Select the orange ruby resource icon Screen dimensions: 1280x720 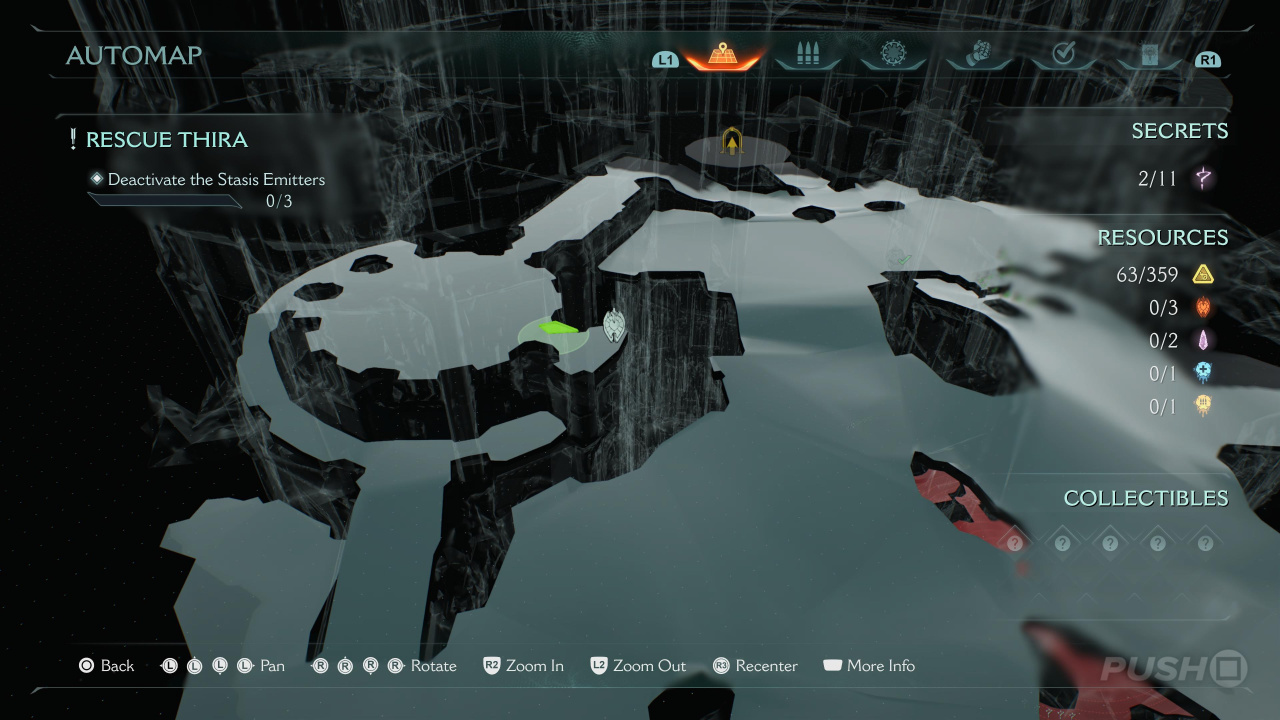pos(1203,308)
